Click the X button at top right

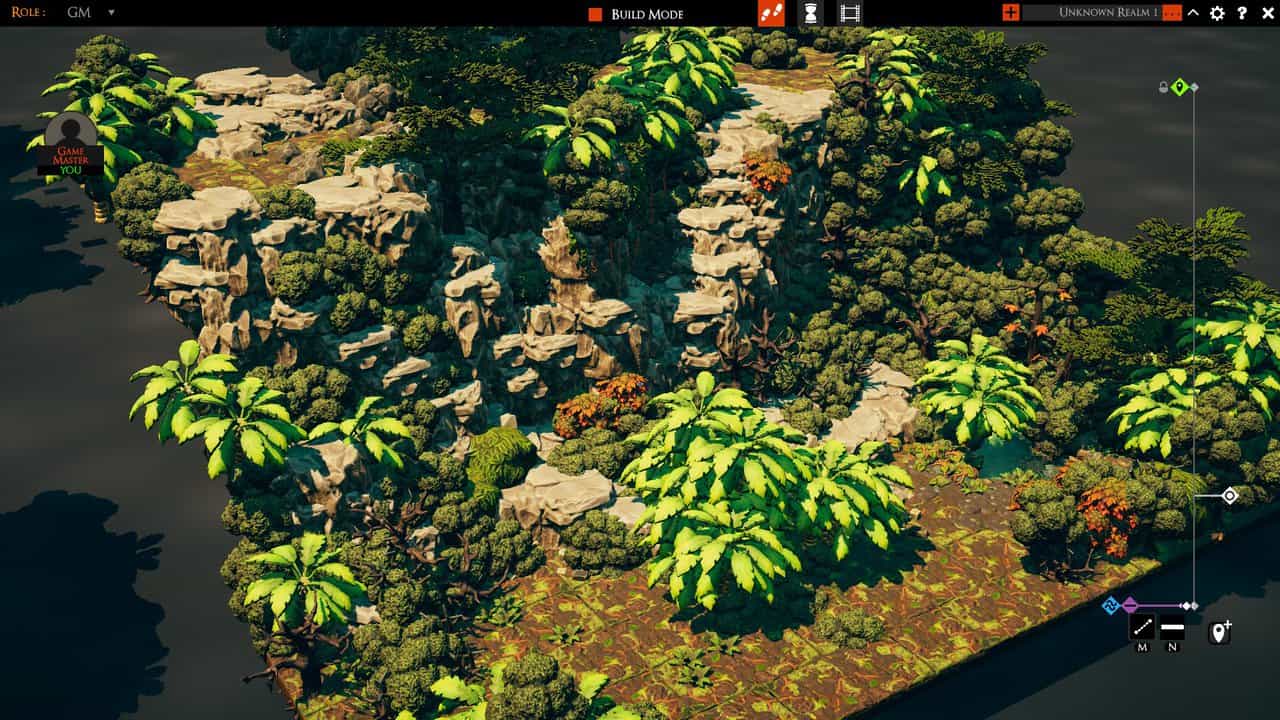[1268, 13]
